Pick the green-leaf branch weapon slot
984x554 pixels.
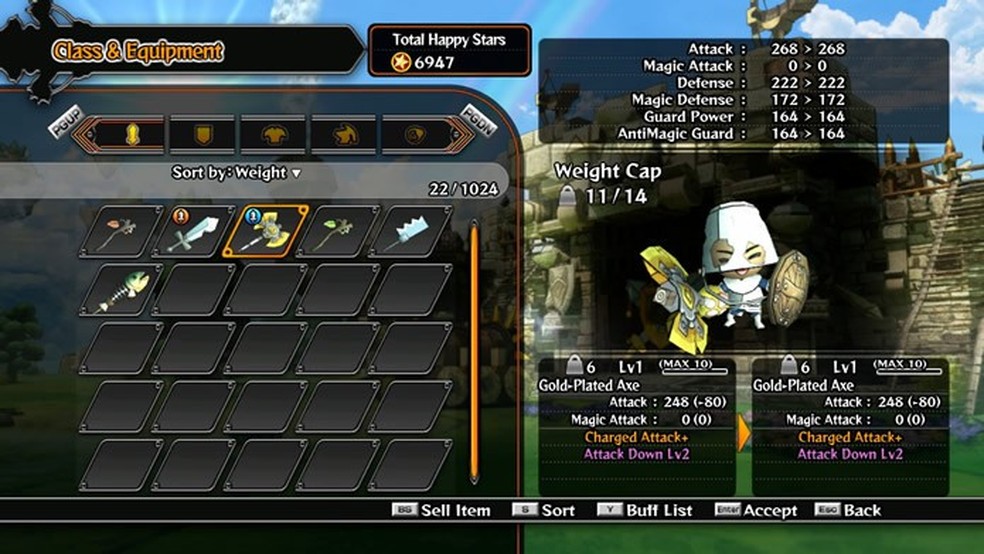tap(338, 232)
